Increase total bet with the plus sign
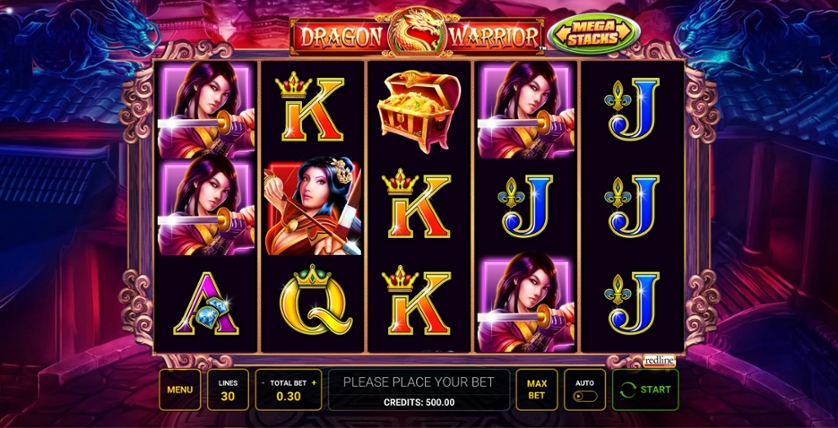 (313, 382)
